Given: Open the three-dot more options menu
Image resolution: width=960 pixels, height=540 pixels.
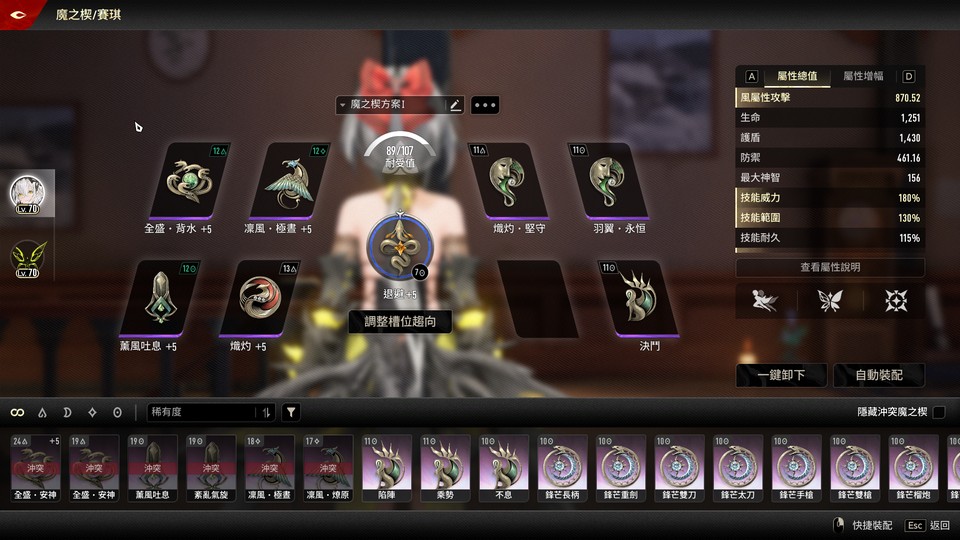Looking at the screenshot, I should 485,104.
